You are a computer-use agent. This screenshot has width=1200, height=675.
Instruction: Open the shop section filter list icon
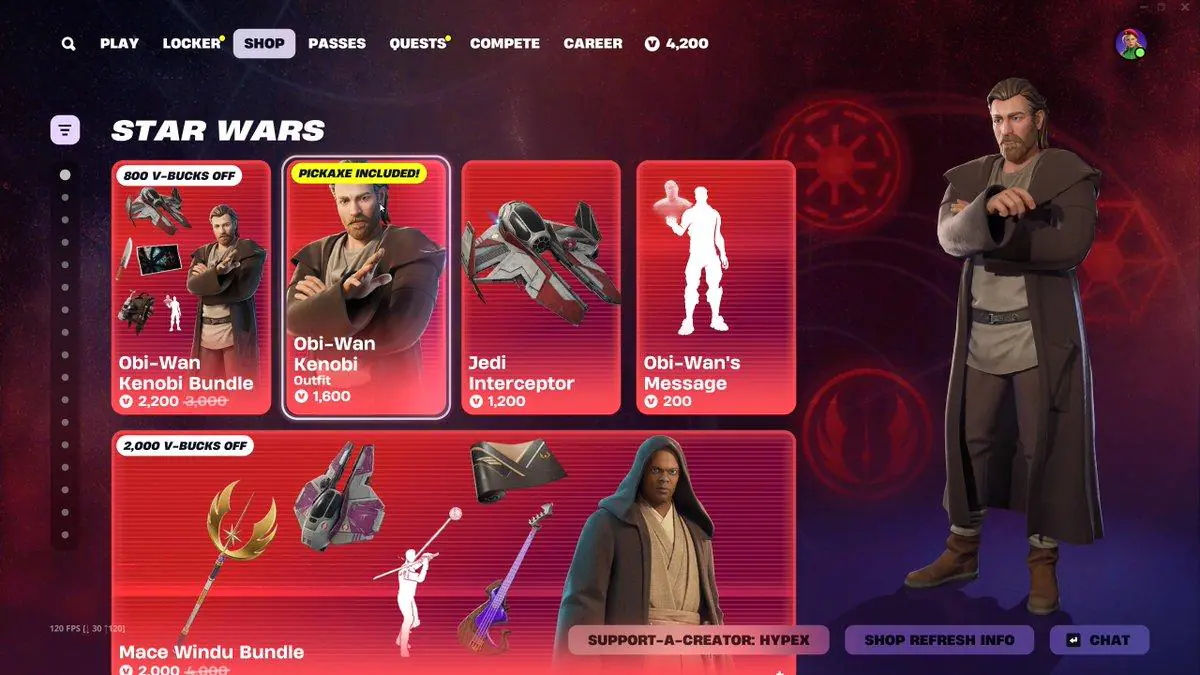click(65, 129)
